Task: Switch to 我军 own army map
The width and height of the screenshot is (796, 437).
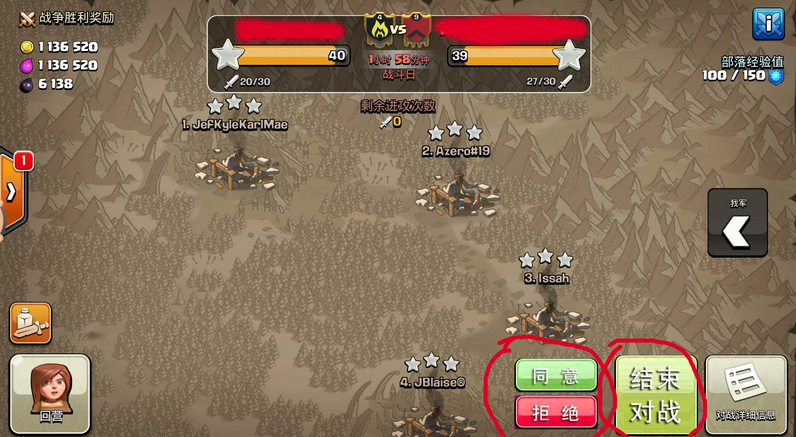Action: click(x=738, y=230)
